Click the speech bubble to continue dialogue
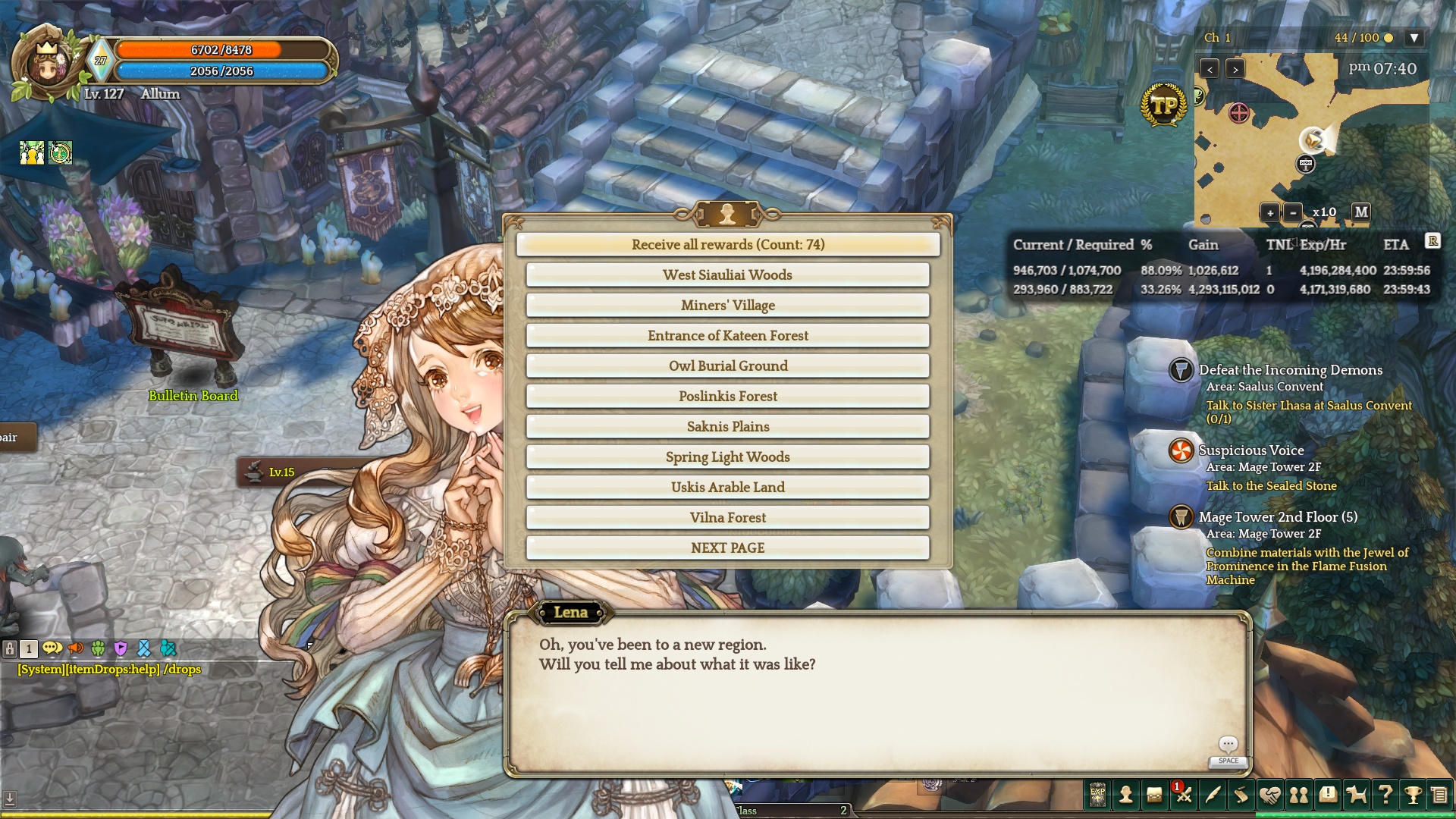This screenshot has width=1456, height=819. coord(1228,745)
